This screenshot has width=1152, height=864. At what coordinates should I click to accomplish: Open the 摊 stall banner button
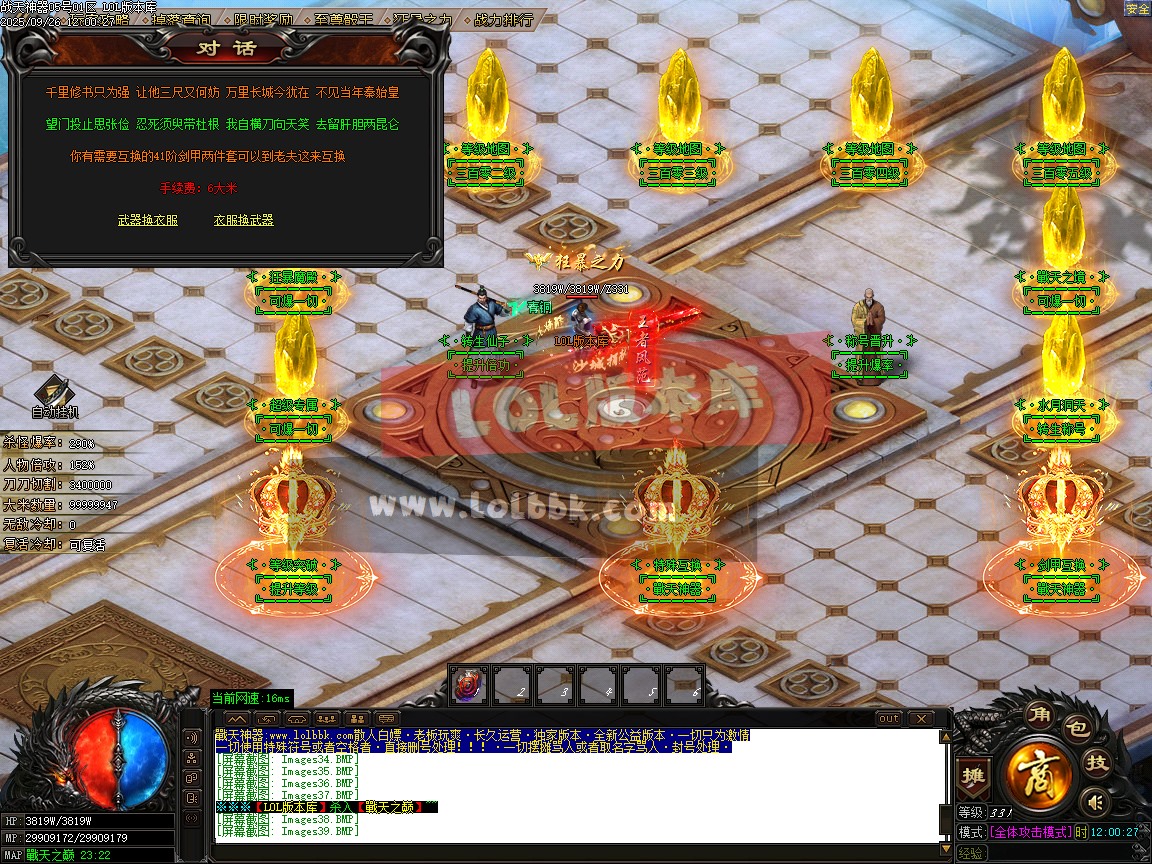pyautogui.click(x=972, y=775)
